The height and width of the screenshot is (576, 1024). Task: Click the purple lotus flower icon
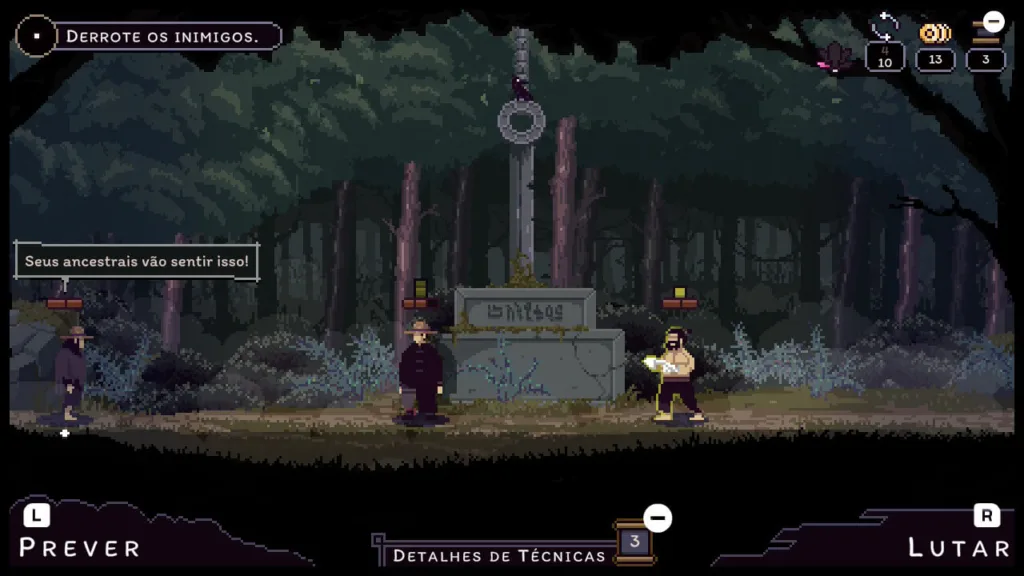[834, 56]
